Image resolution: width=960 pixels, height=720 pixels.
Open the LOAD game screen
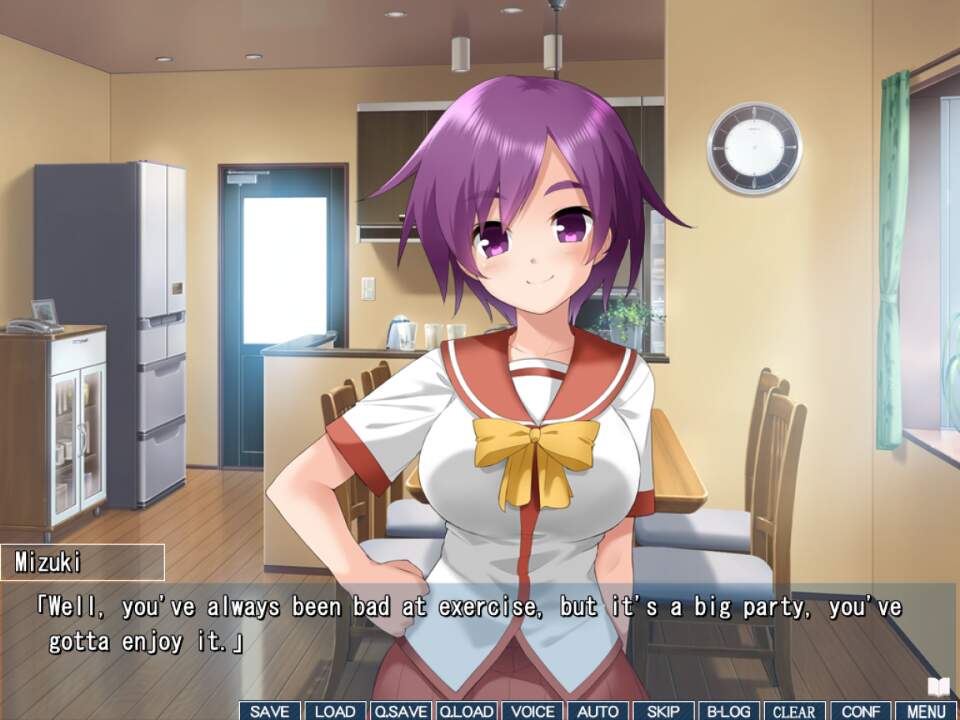click(335, 711)
